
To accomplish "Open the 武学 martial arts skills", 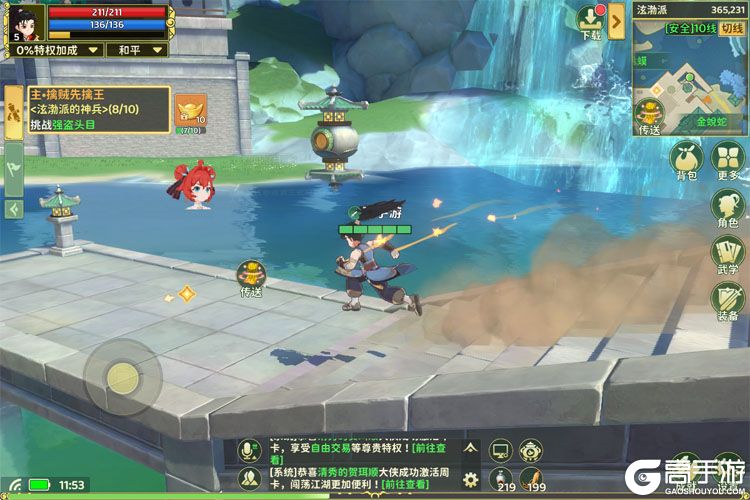I will point(727,255).
